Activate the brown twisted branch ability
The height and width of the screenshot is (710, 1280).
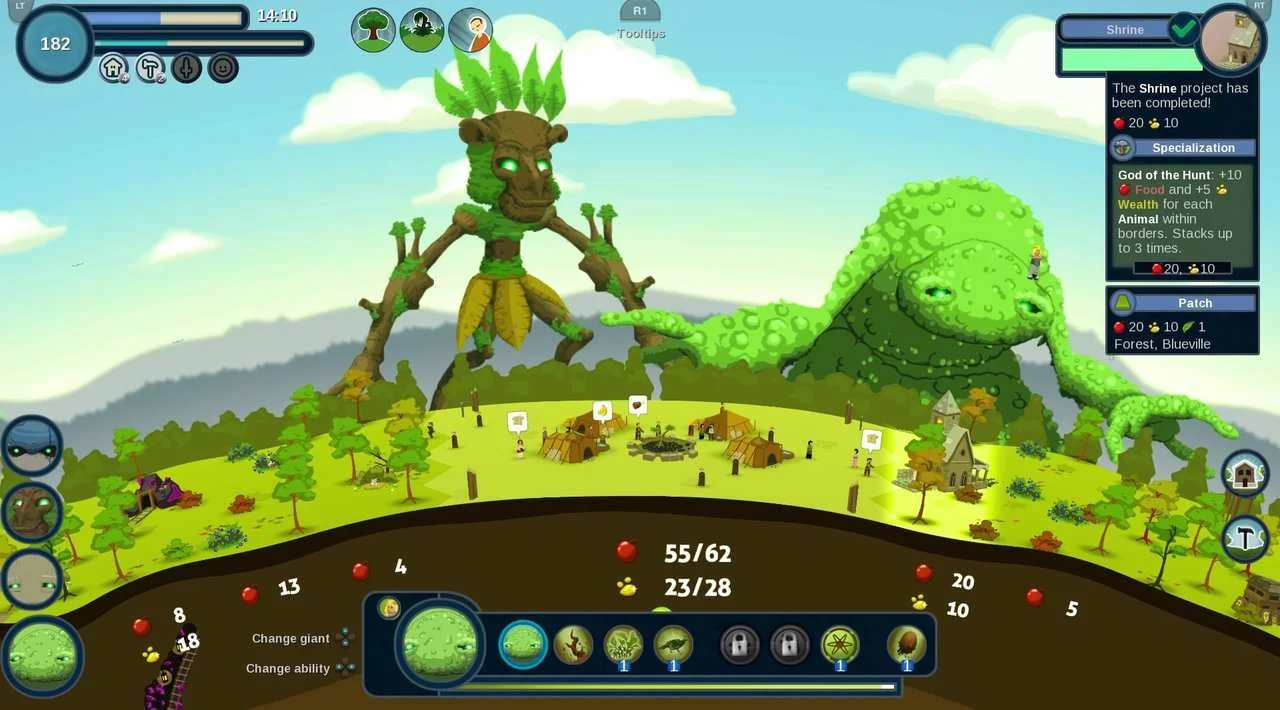574,645
